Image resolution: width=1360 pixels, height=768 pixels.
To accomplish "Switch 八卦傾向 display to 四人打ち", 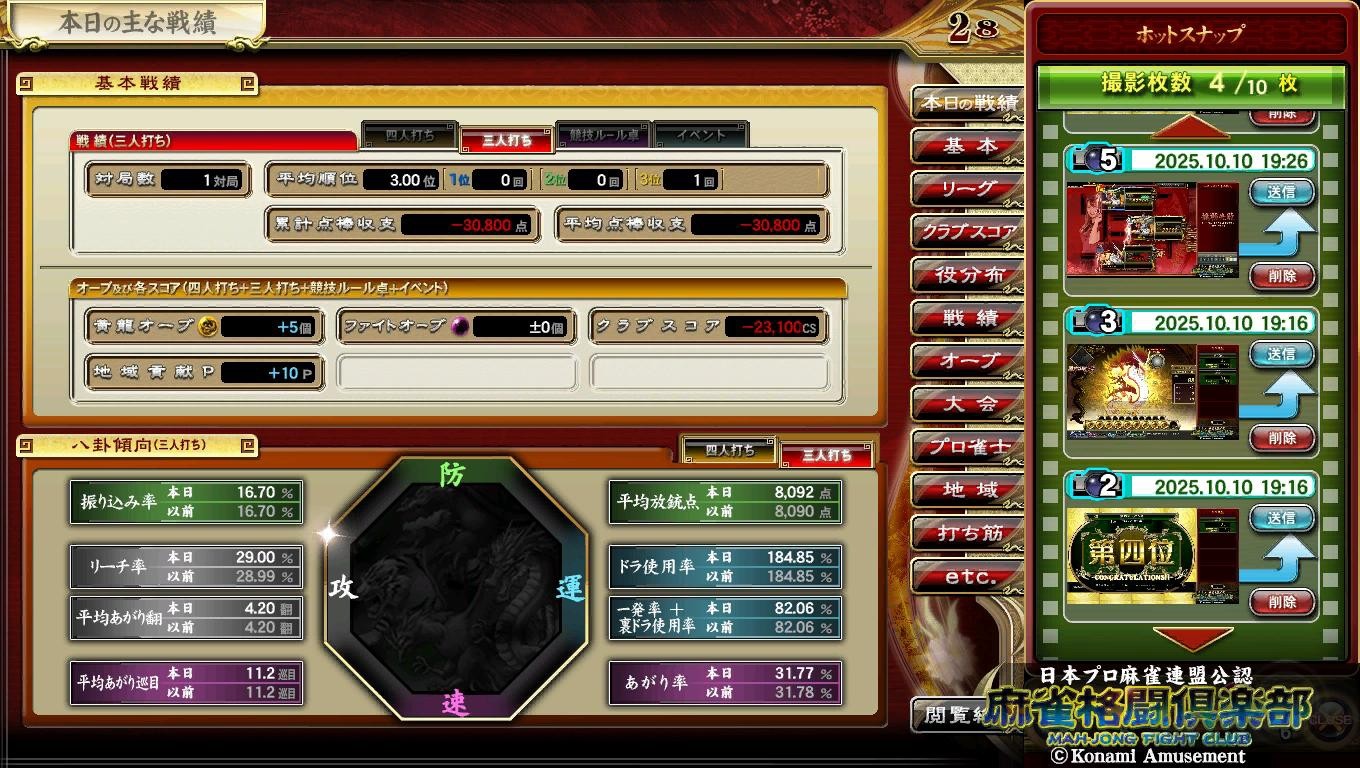I will (x=729, y=450).
